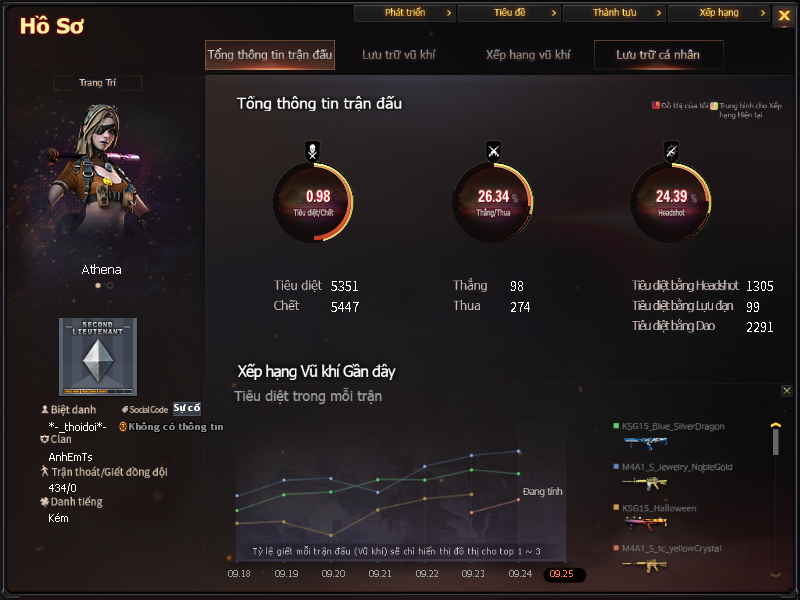This screenshot has height=600, width=800.
Task: Switch to Tổng thông tin trận đấu tab
Action: click(270, 55)
